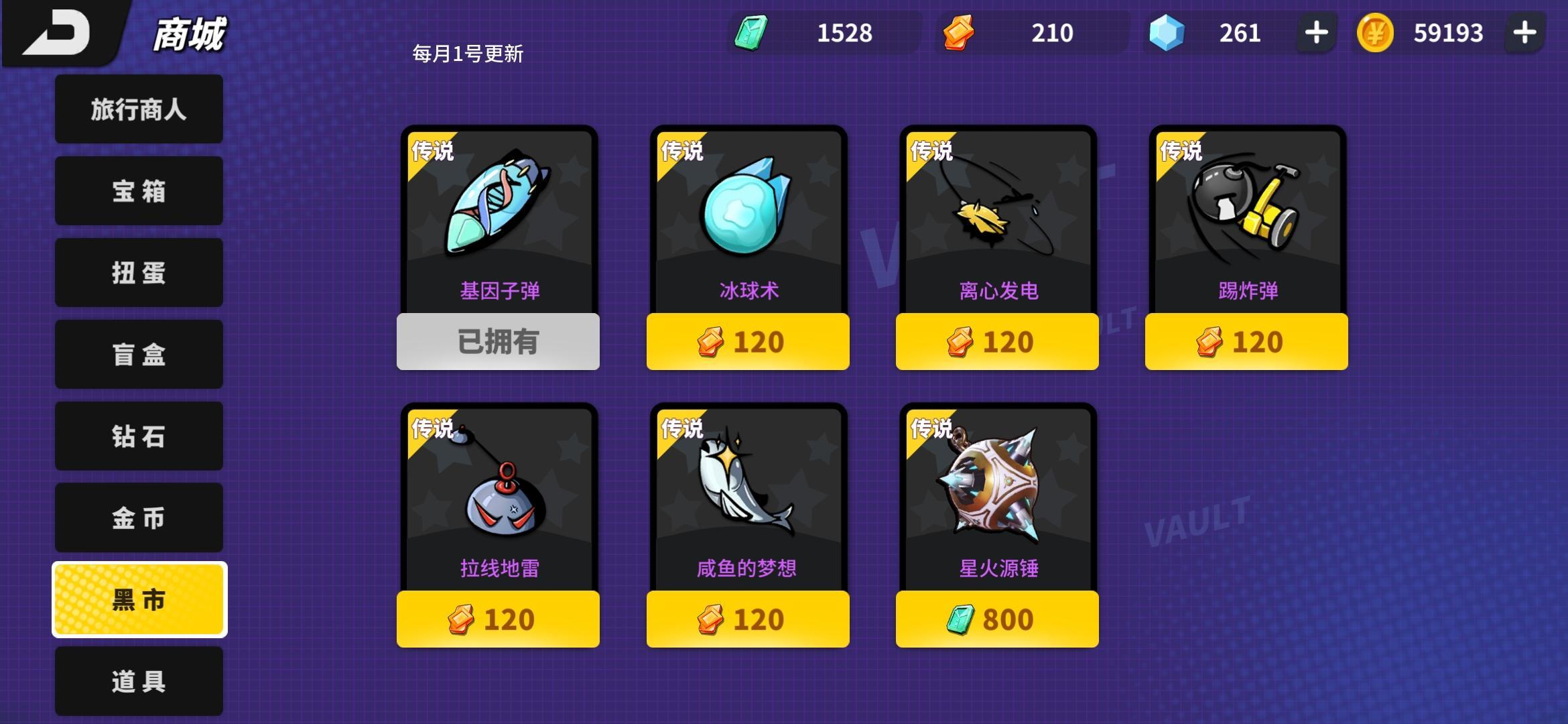
Task: Open the 盲盒 shop section
Action: click(x=138, y=355)
